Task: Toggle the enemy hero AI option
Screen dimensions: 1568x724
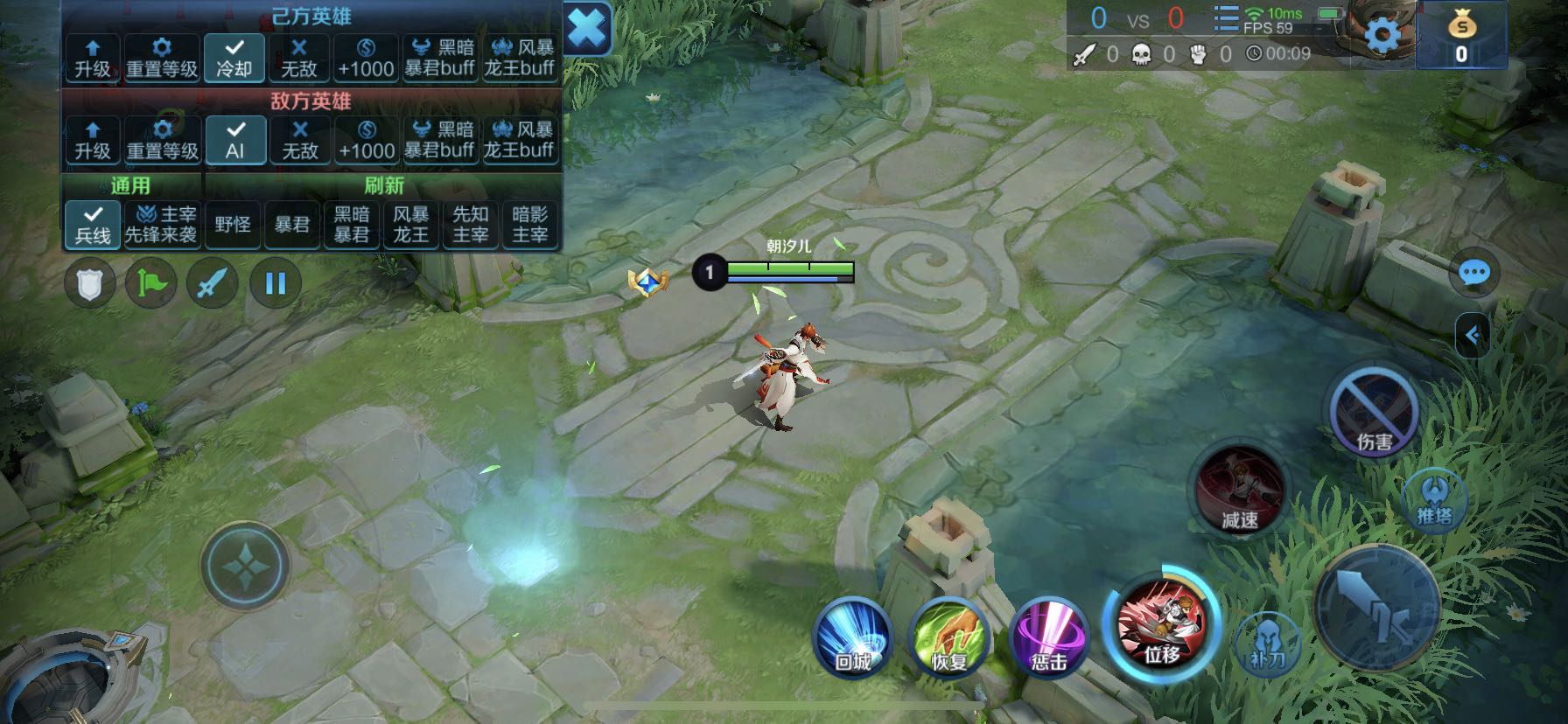Action: tap(234, 140)
